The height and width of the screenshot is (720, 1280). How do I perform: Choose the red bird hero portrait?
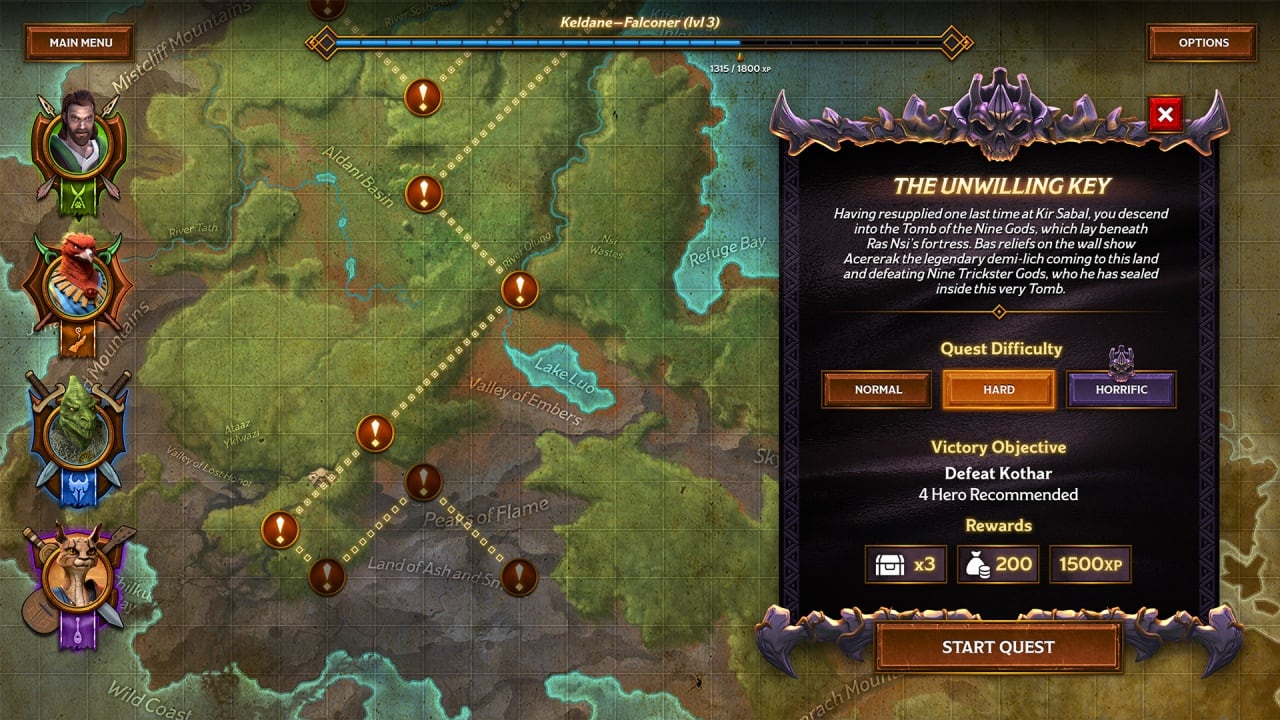[x=80, y=280]
